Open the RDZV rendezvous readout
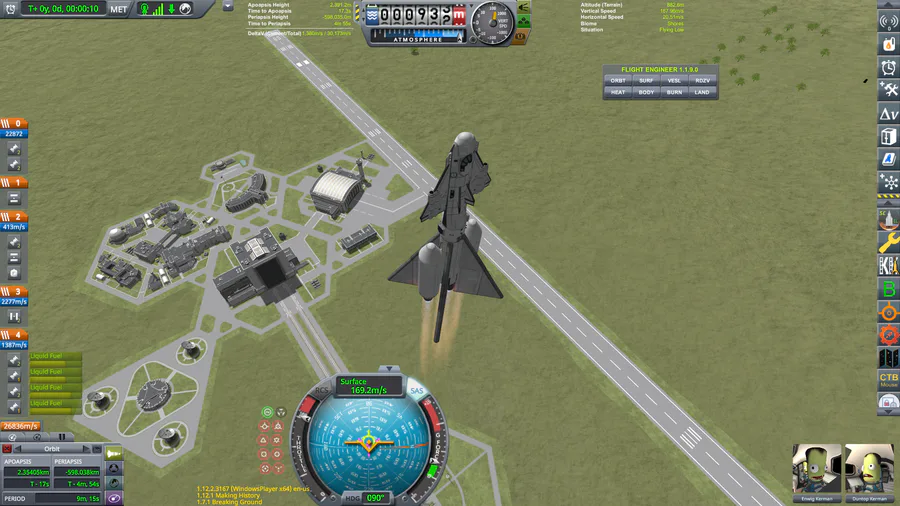The height and width of the screenshot is (506, 900). point(702,80)
